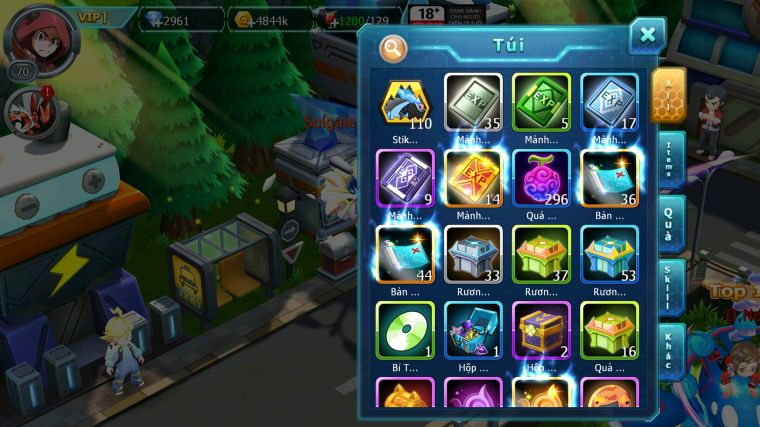Viewport: 760px width, 427px height.
Task: Close the Túi bag window
Action: (647, 36)
